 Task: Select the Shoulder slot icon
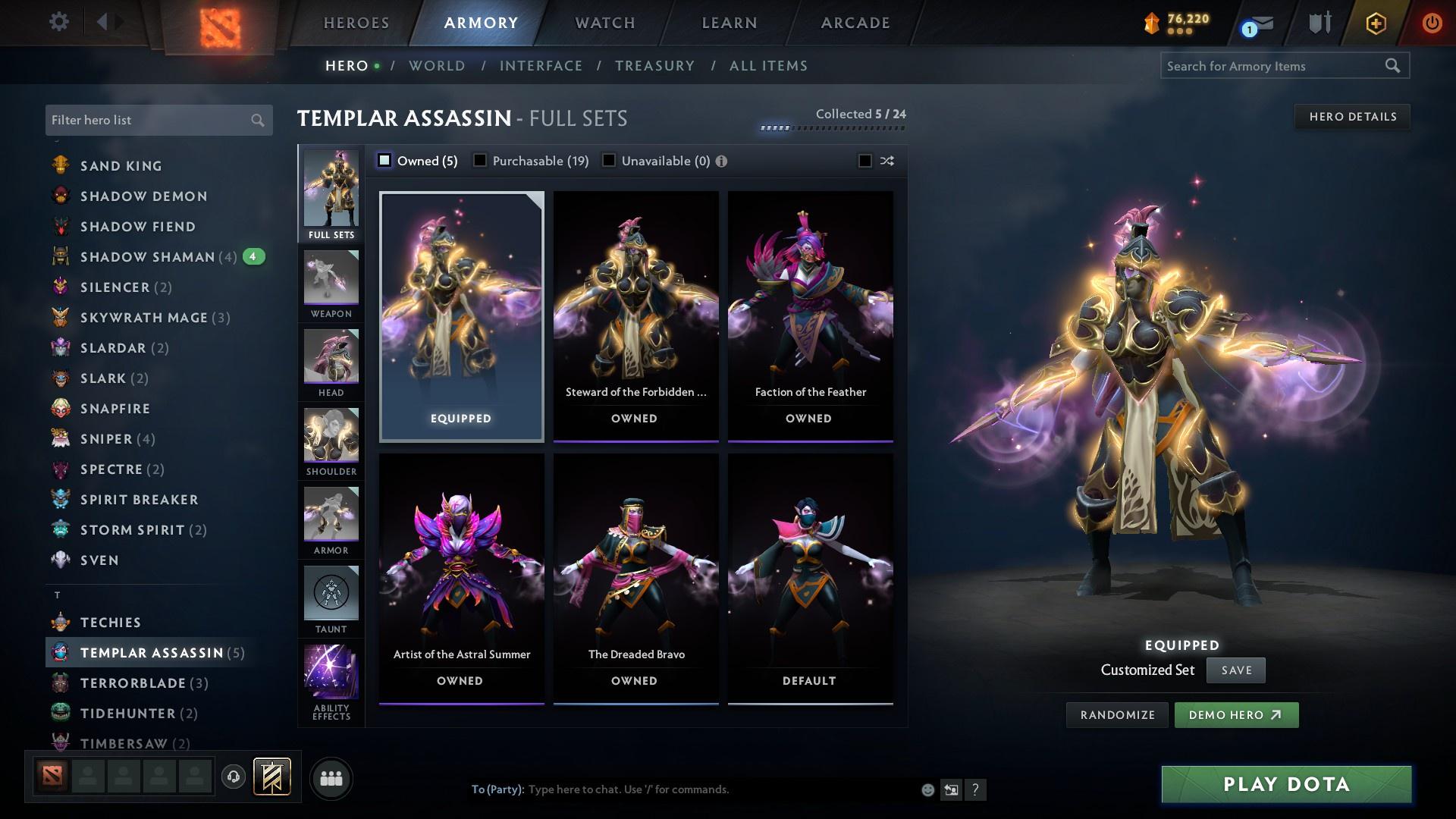pyautogui.click(x=331, y=440)
